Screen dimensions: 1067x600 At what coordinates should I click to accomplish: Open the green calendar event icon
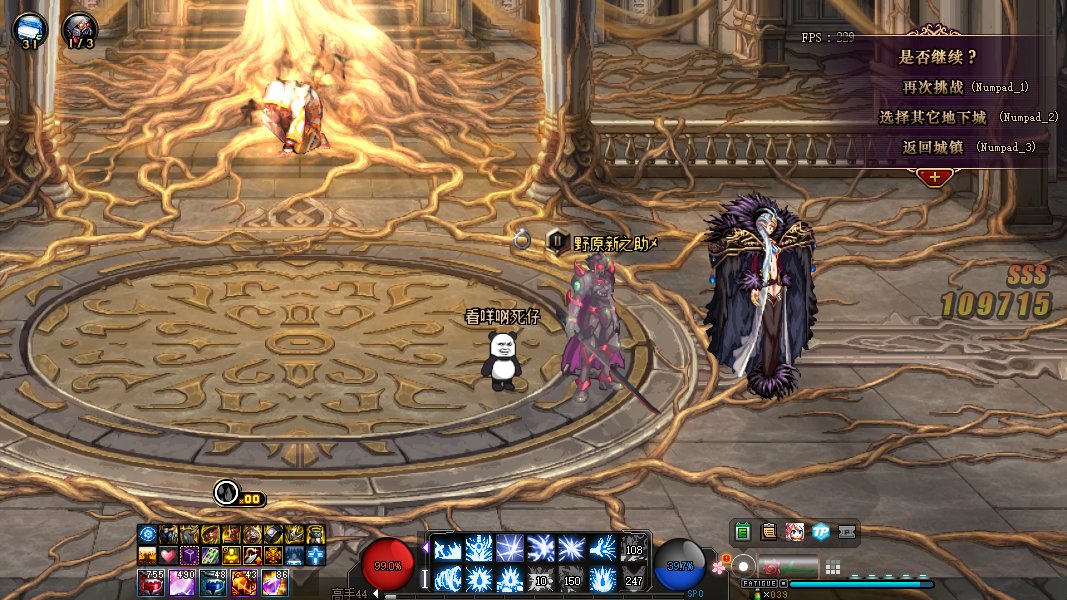742,532
